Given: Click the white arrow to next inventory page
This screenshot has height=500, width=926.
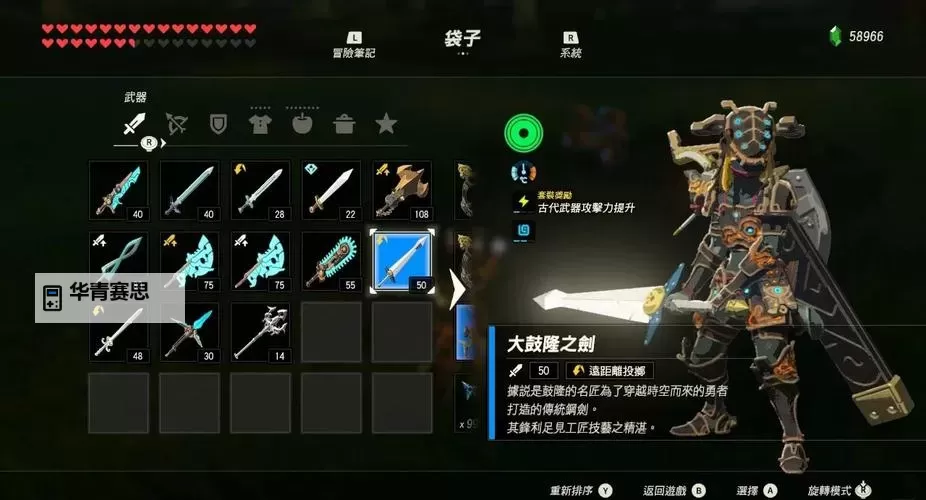Looking at the screenshot, I should [458, 290].
